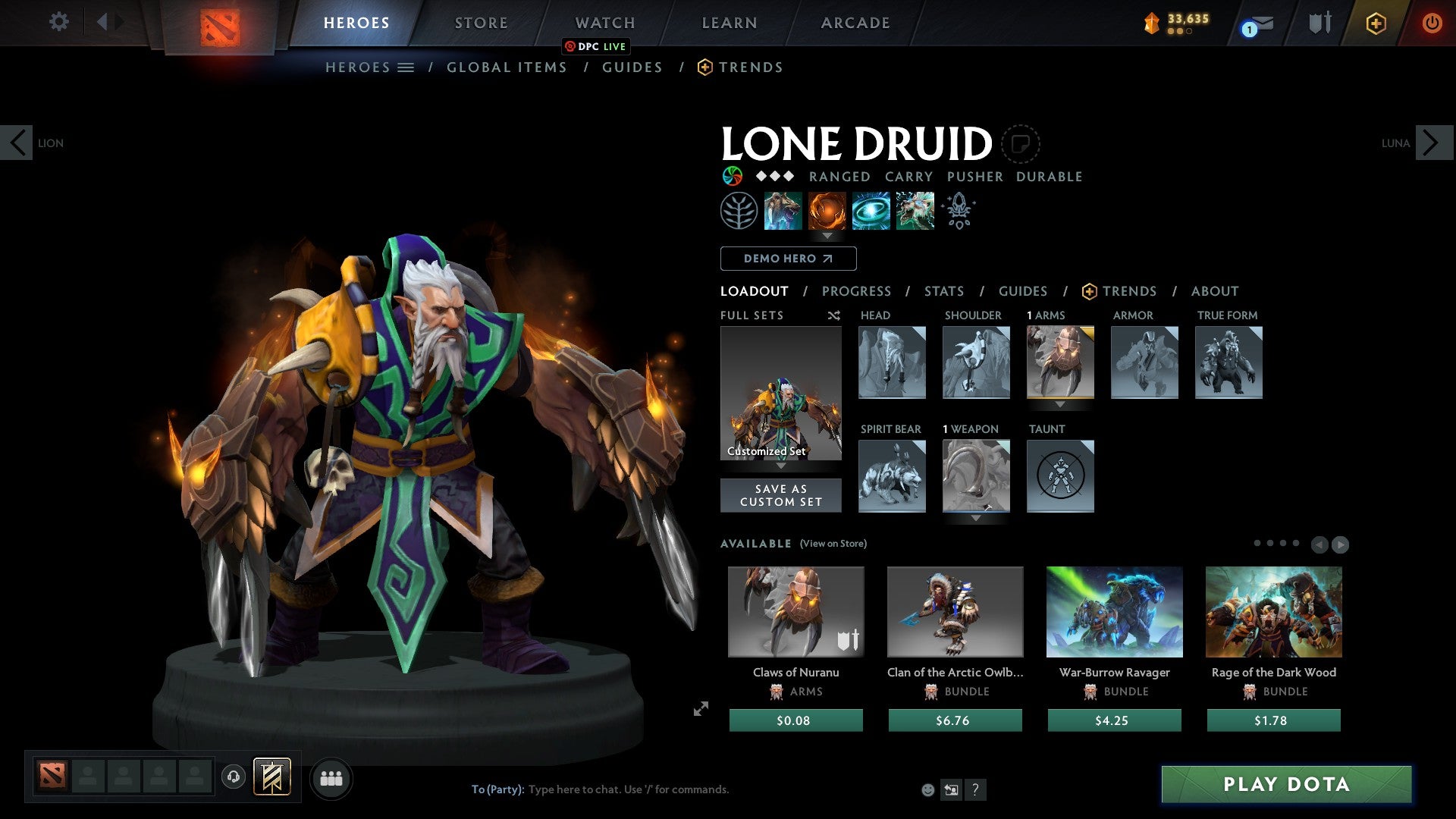1456x819 pixels.
Task: Open the heroes hamburger menu next to HEROES
Action: (406, 67)
